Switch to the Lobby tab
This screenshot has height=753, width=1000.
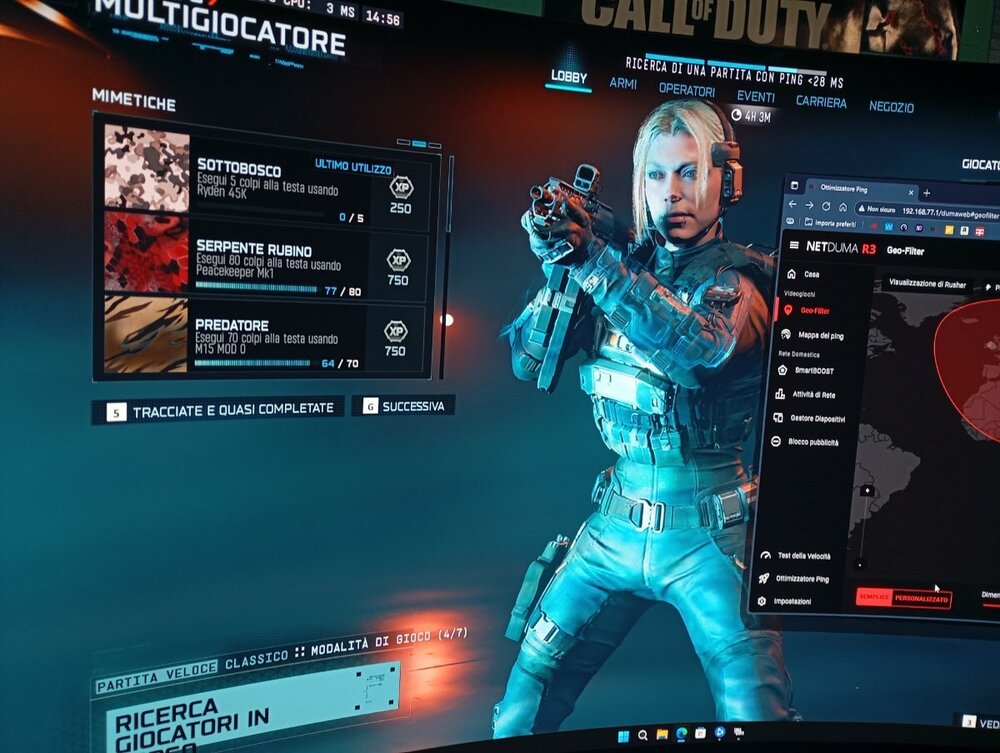click(569, 77)
